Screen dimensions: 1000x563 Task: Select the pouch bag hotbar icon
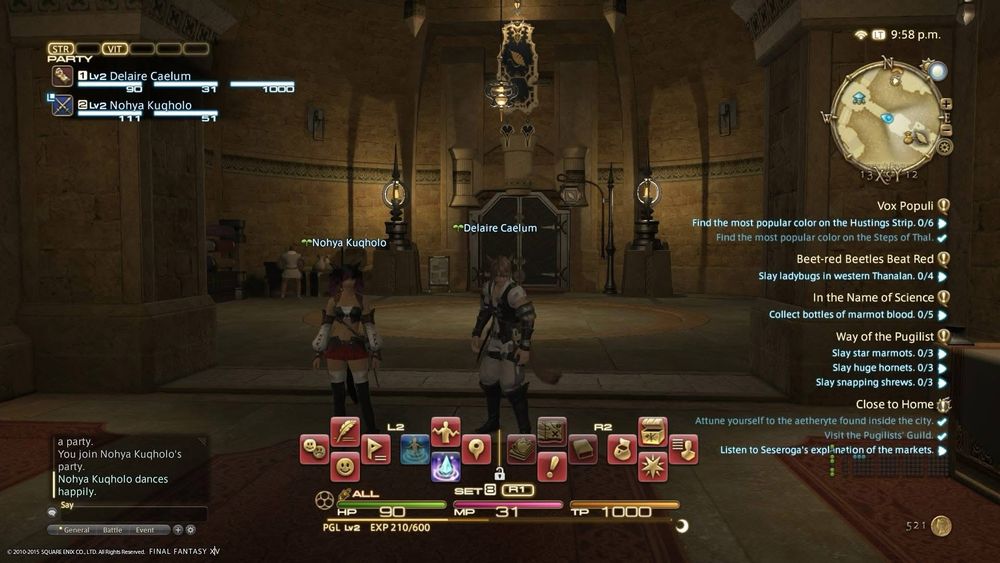(x=622, y=449)
